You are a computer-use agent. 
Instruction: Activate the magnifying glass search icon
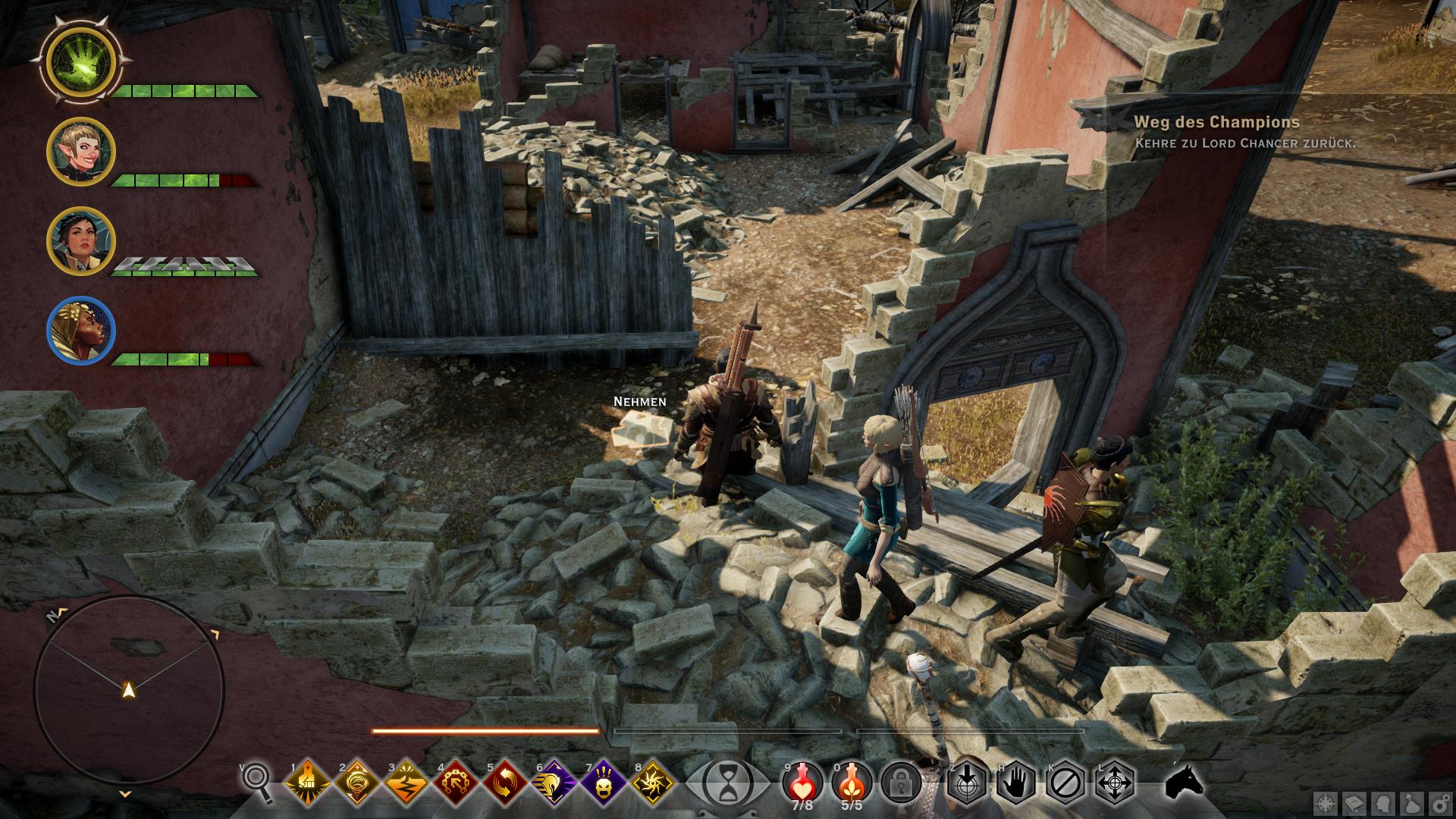(x=258, y=781)
